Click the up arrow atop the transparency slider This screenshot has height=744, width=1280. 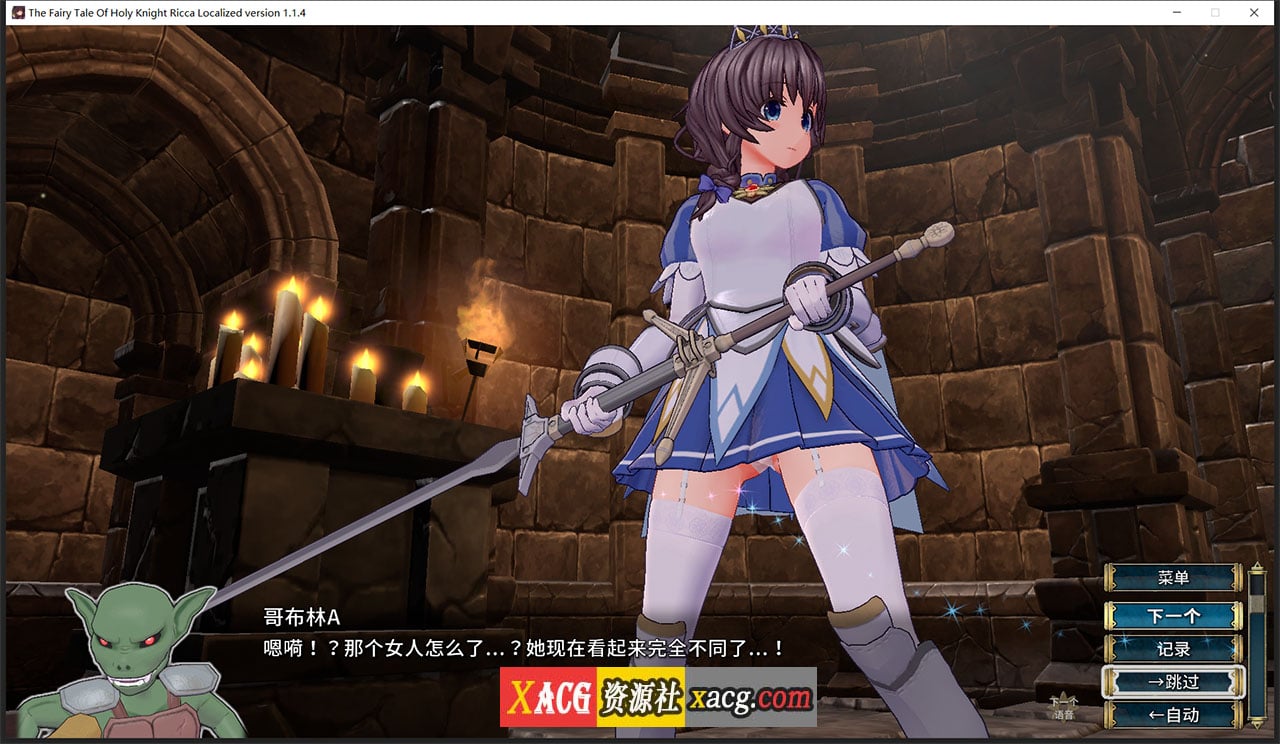point(1257,564)
